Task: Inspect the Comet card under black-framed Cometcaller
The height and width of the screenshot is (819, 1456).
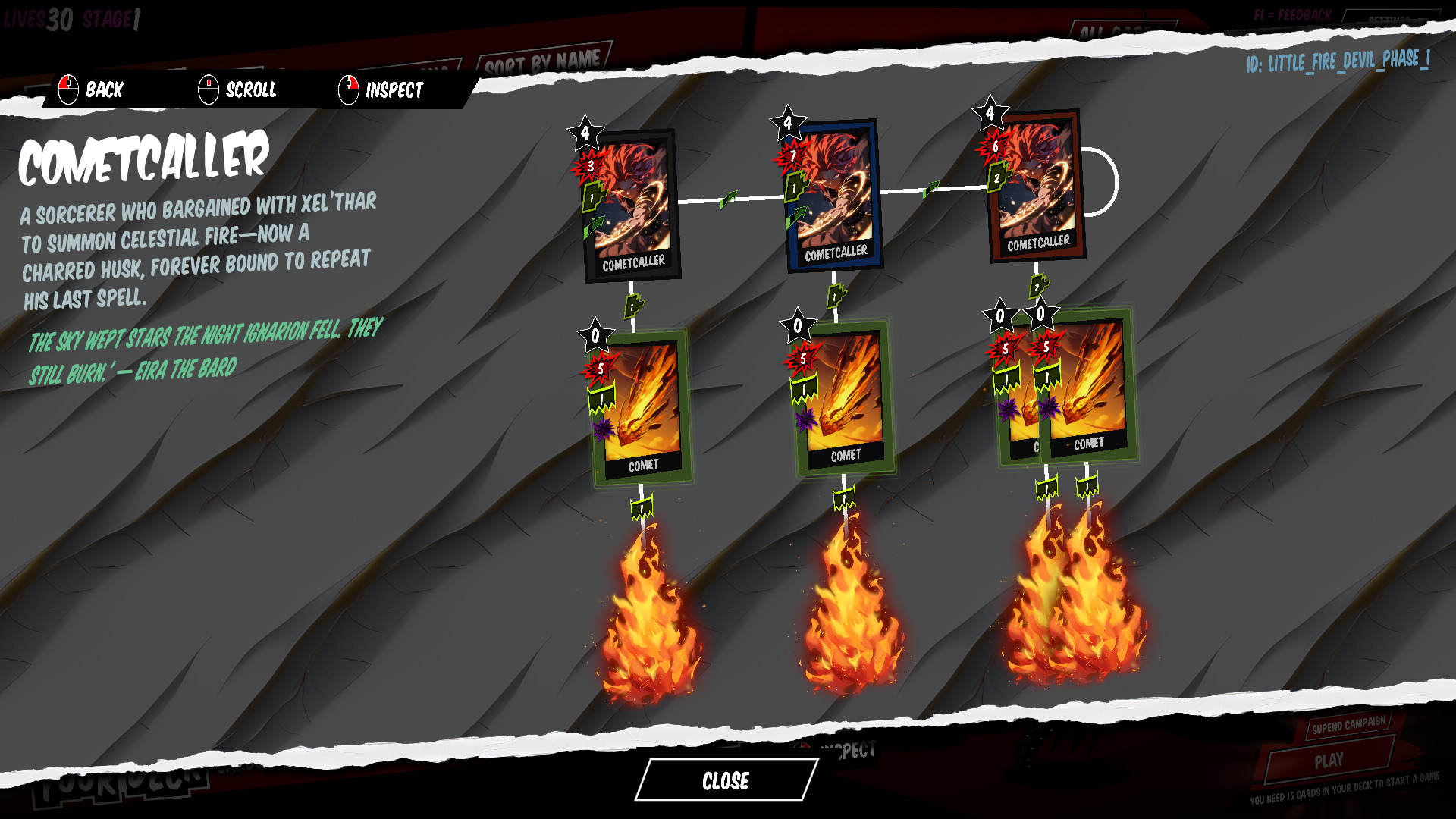Action: [x=642, y=407]
